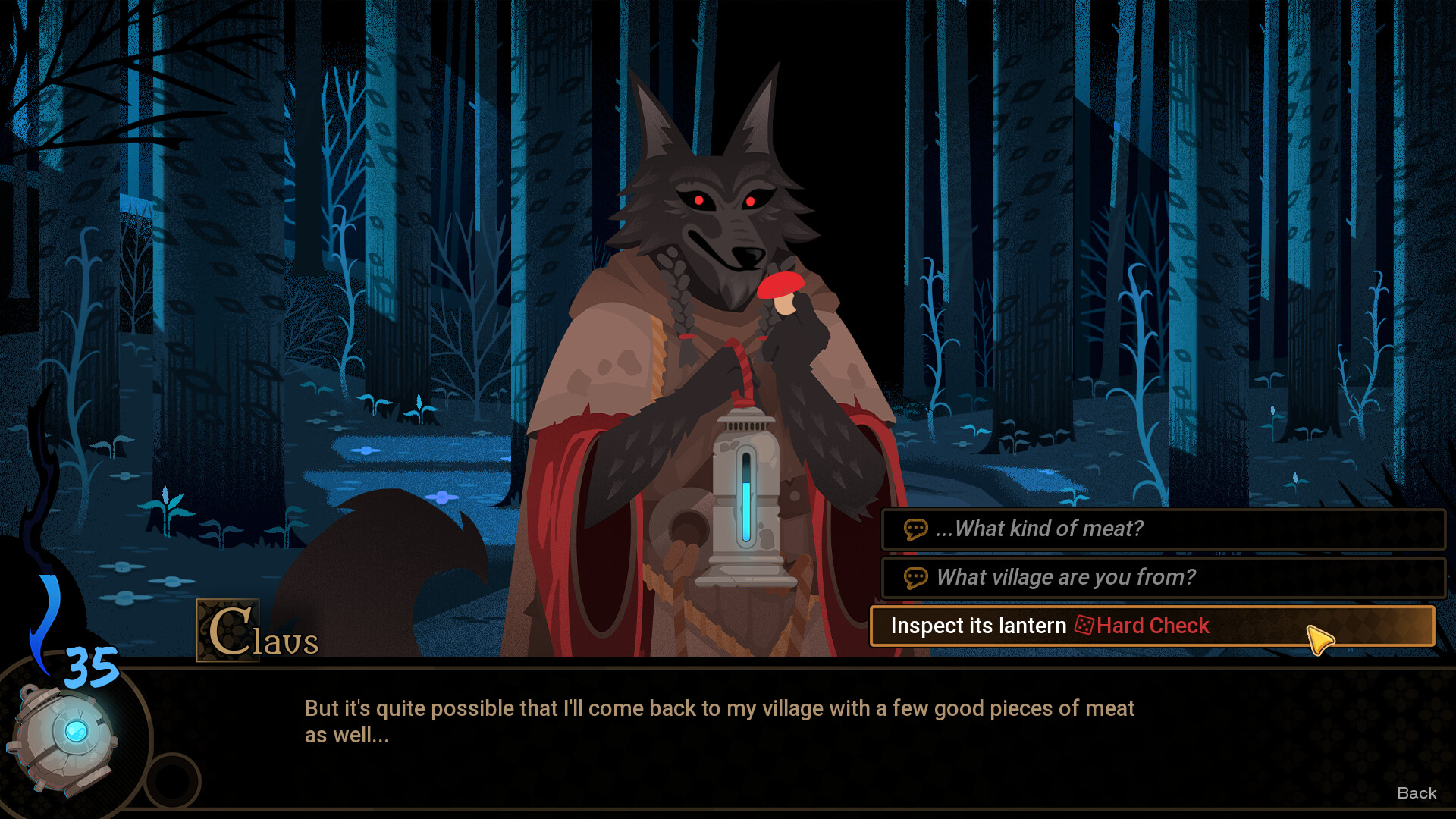Click the speech bubble icon beside '...What kind of meat?'
Screen dimensions: 1456x819
tap(916, 529)
